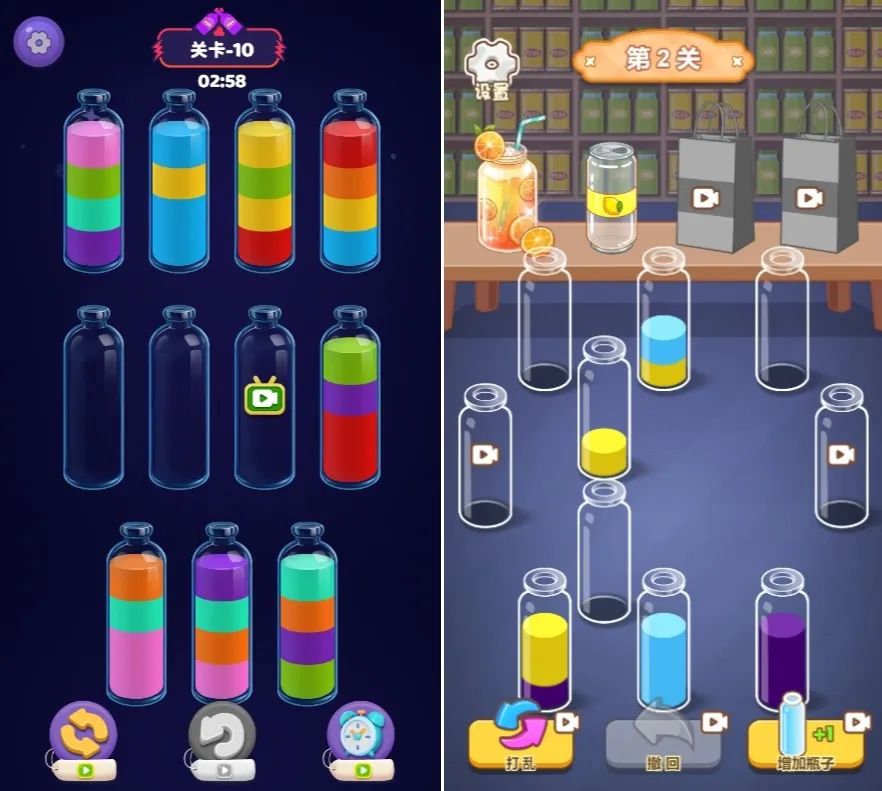Select the blue bottle with yellow band
Image resolution: width=882 pixels, height=791 pixels.
pos(179,185)
